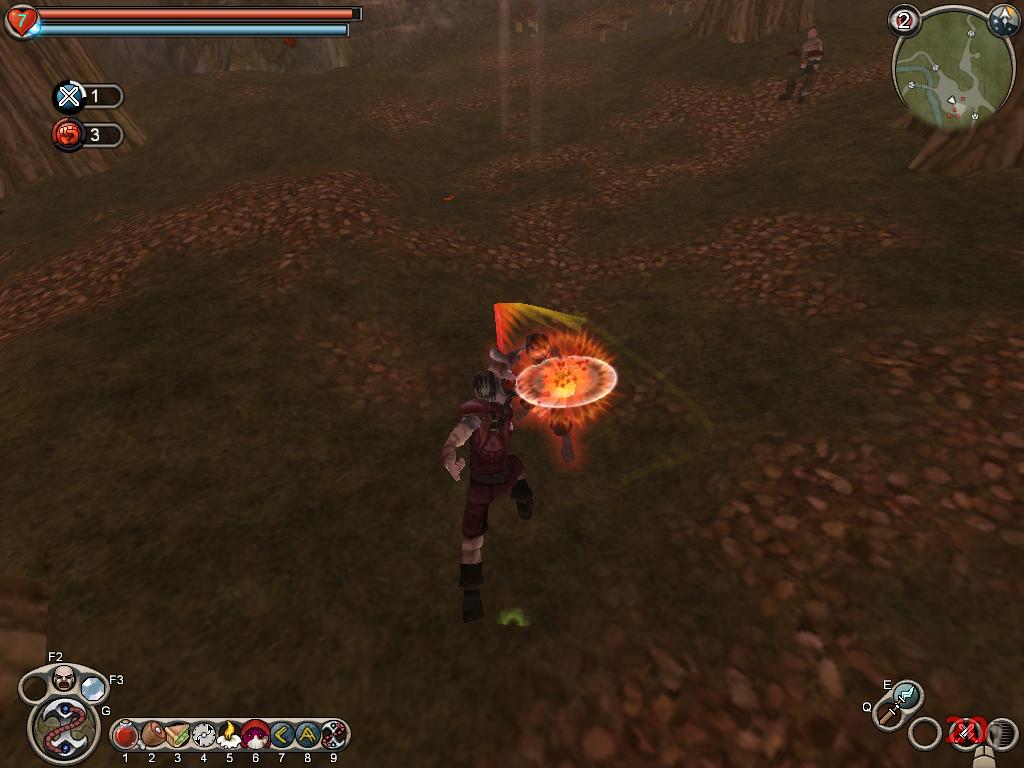Click the red fist counter icon
The image size is (1024, 768).
(x=69, y=135)
